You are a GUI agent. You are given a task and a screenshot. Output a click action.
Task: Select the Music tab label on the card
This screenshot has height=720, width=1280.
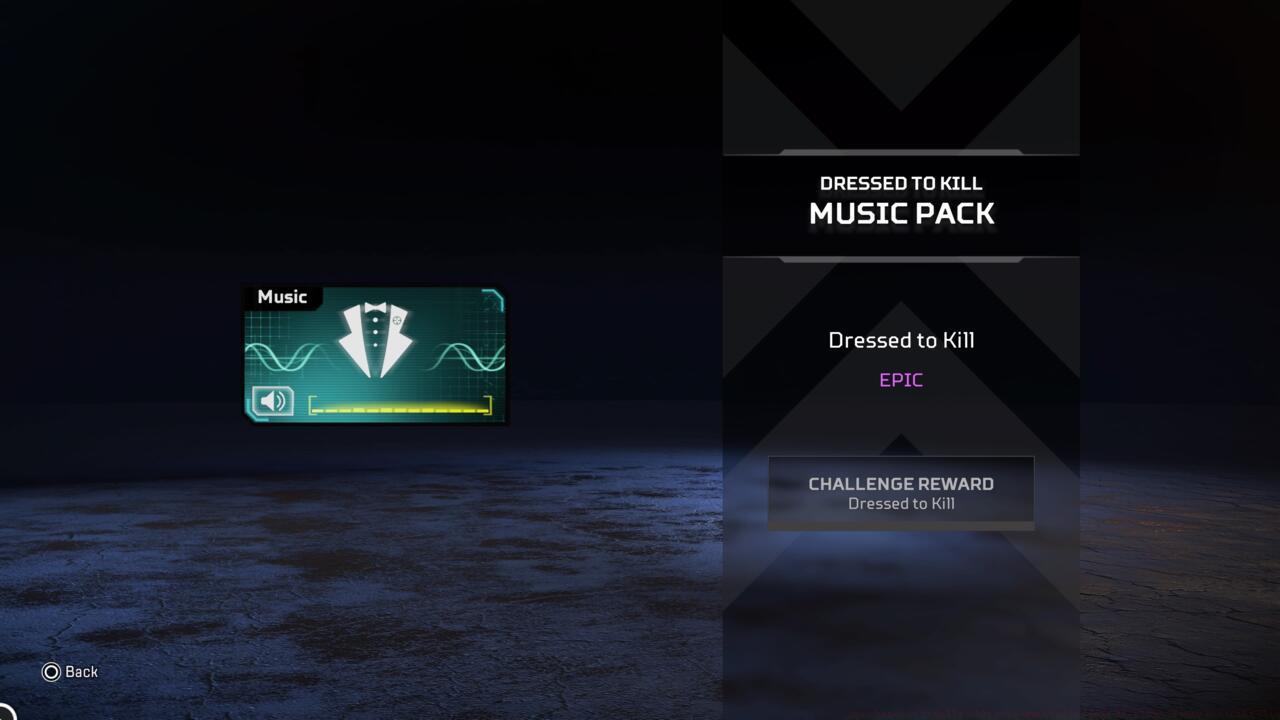[283, 297]
